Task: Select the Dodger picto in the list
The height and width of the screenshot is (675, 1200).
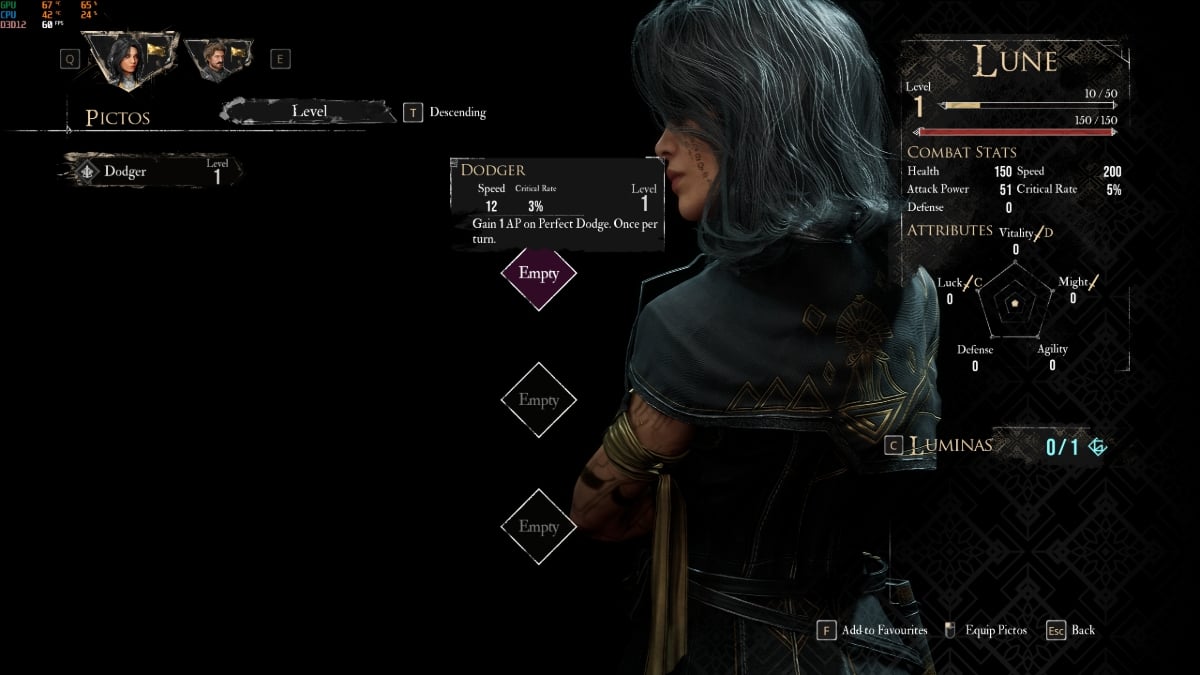Action: [x=152, y=171]
